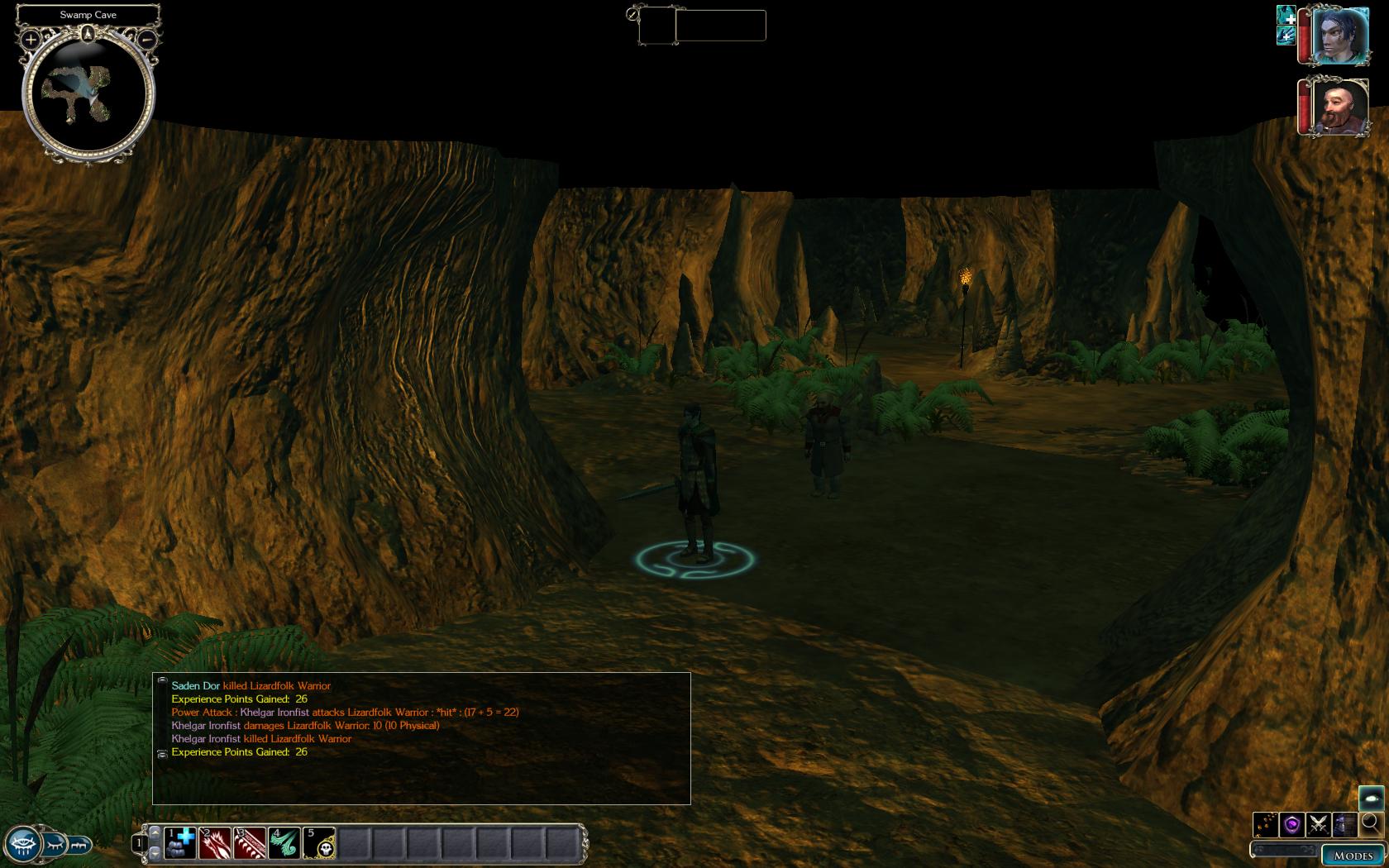The image size is (1389, 868).
Task: Activate hotbar slot 3 red fangs ability
Action: 250,843
